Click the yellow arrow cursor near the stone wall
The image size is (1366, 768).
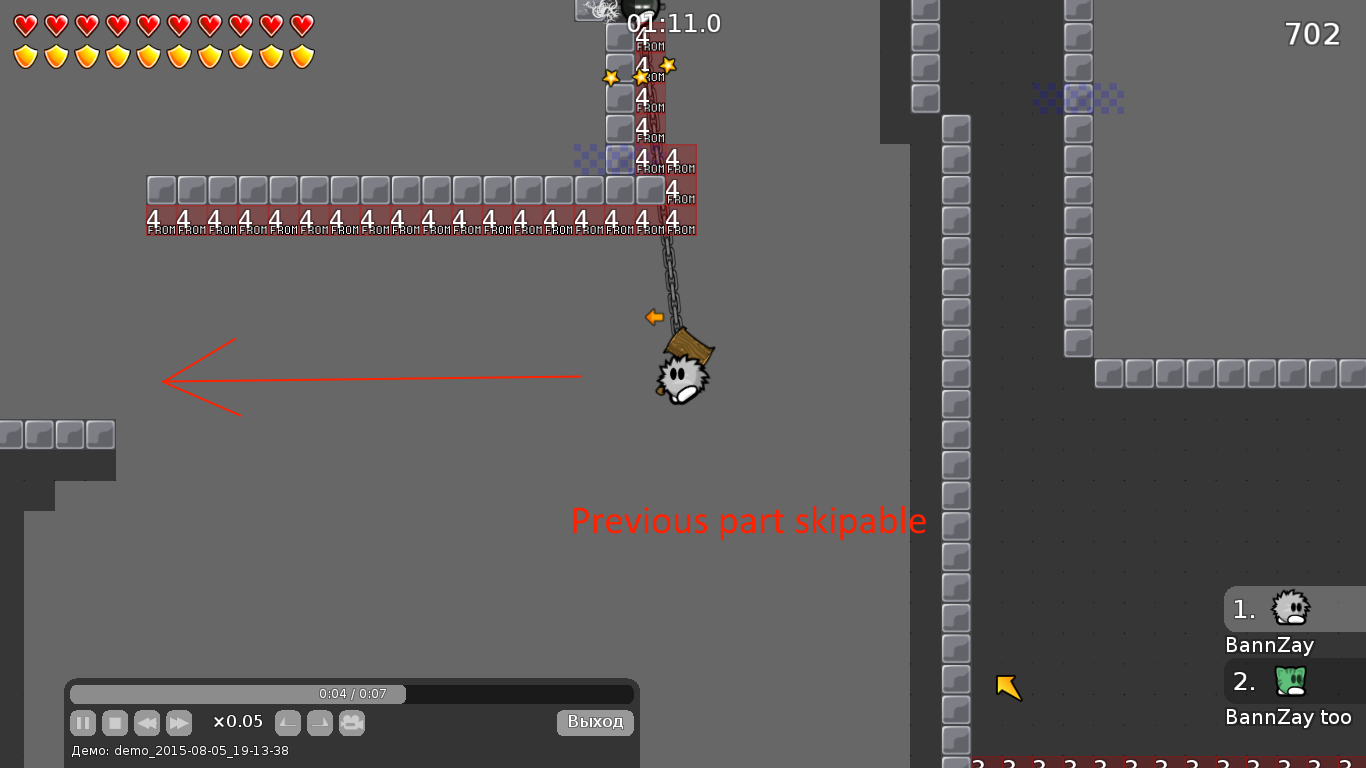pyautogui.click(x=1008, y=686)
